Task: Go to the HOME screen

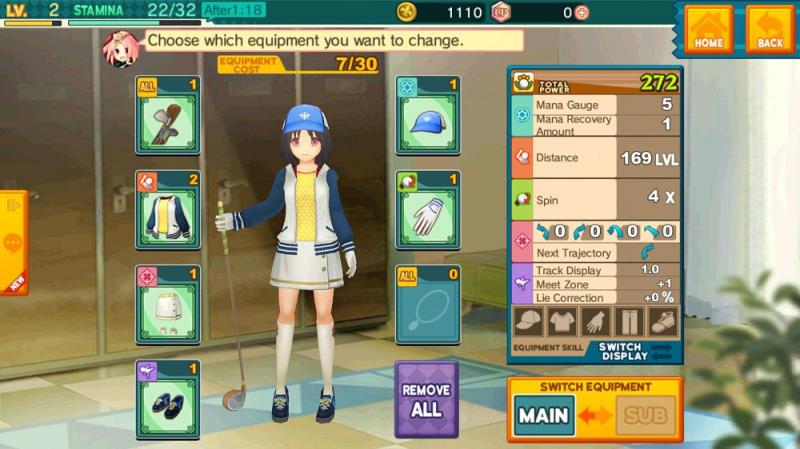Action: (x=709, y=29)
